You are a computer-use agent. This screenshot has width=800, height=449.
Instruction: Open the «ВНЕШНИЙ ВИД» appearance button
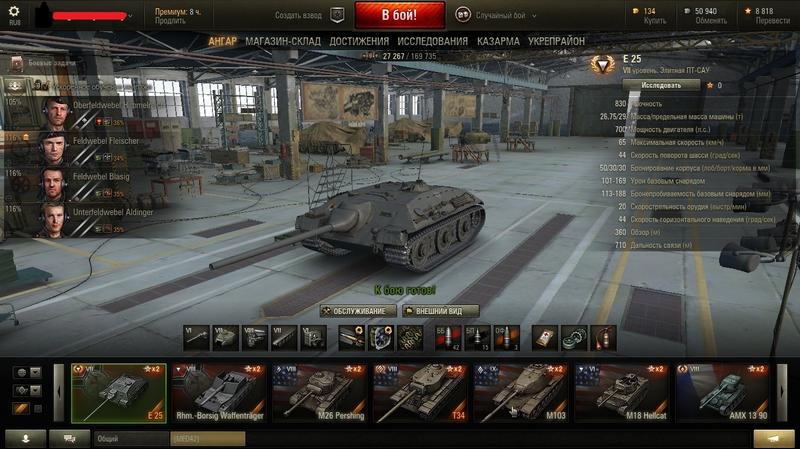[440, 311]
